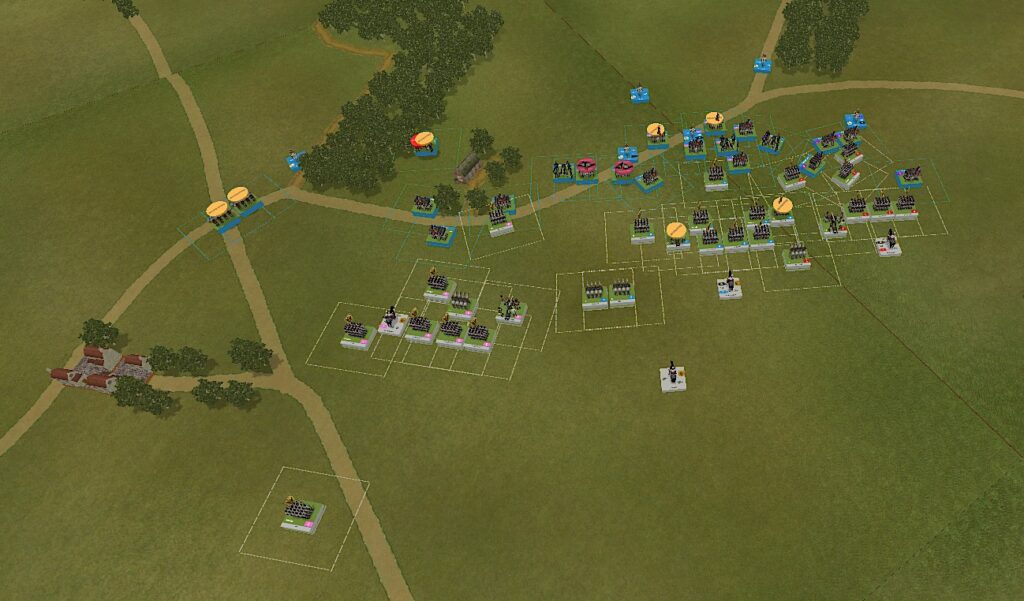Select the isolated infantry unit beside the southern road

pyautogui.click(x=303, y=515)
